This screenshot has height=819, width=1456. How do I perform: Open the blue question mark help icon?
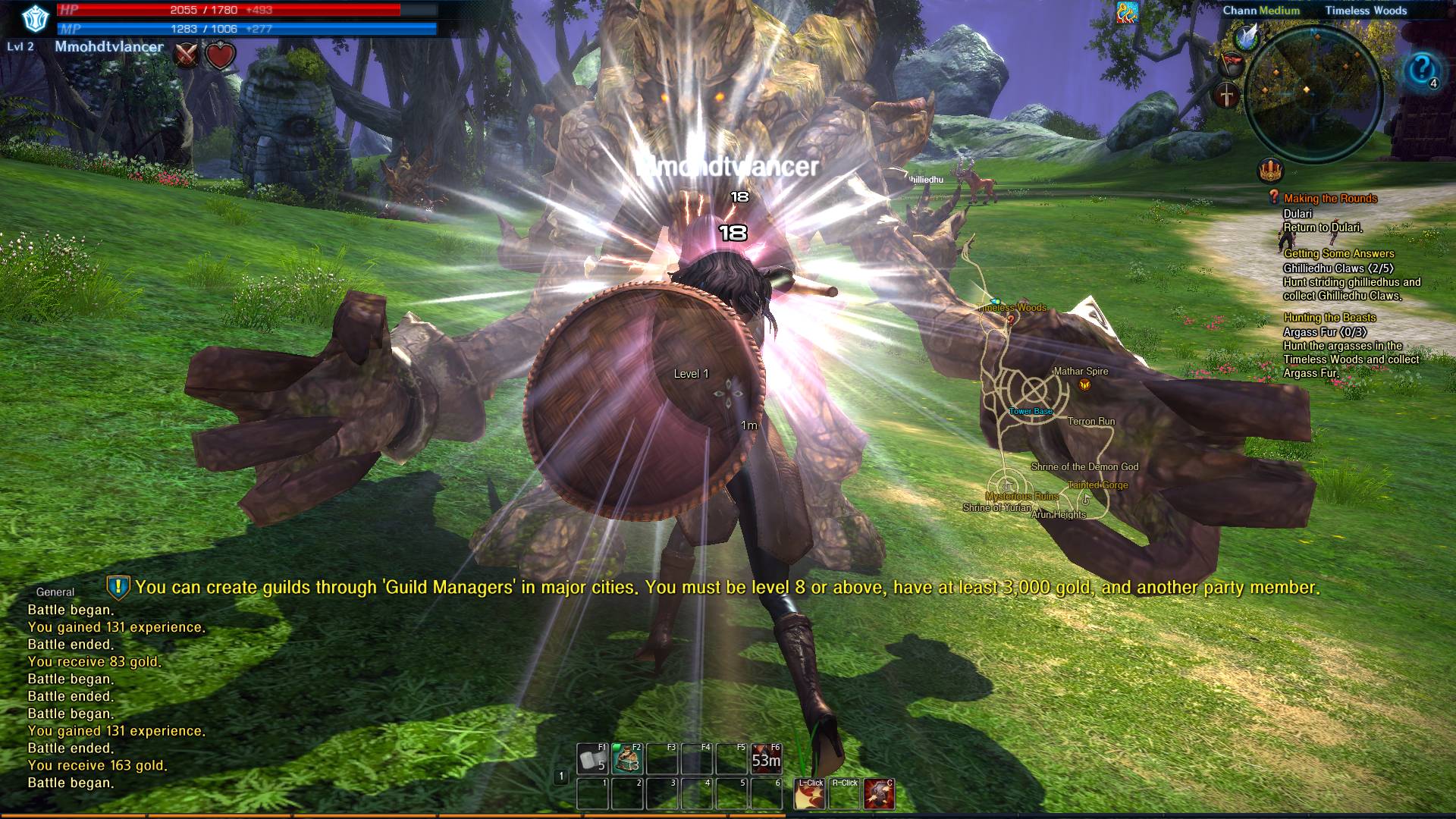pos(1421,71)
